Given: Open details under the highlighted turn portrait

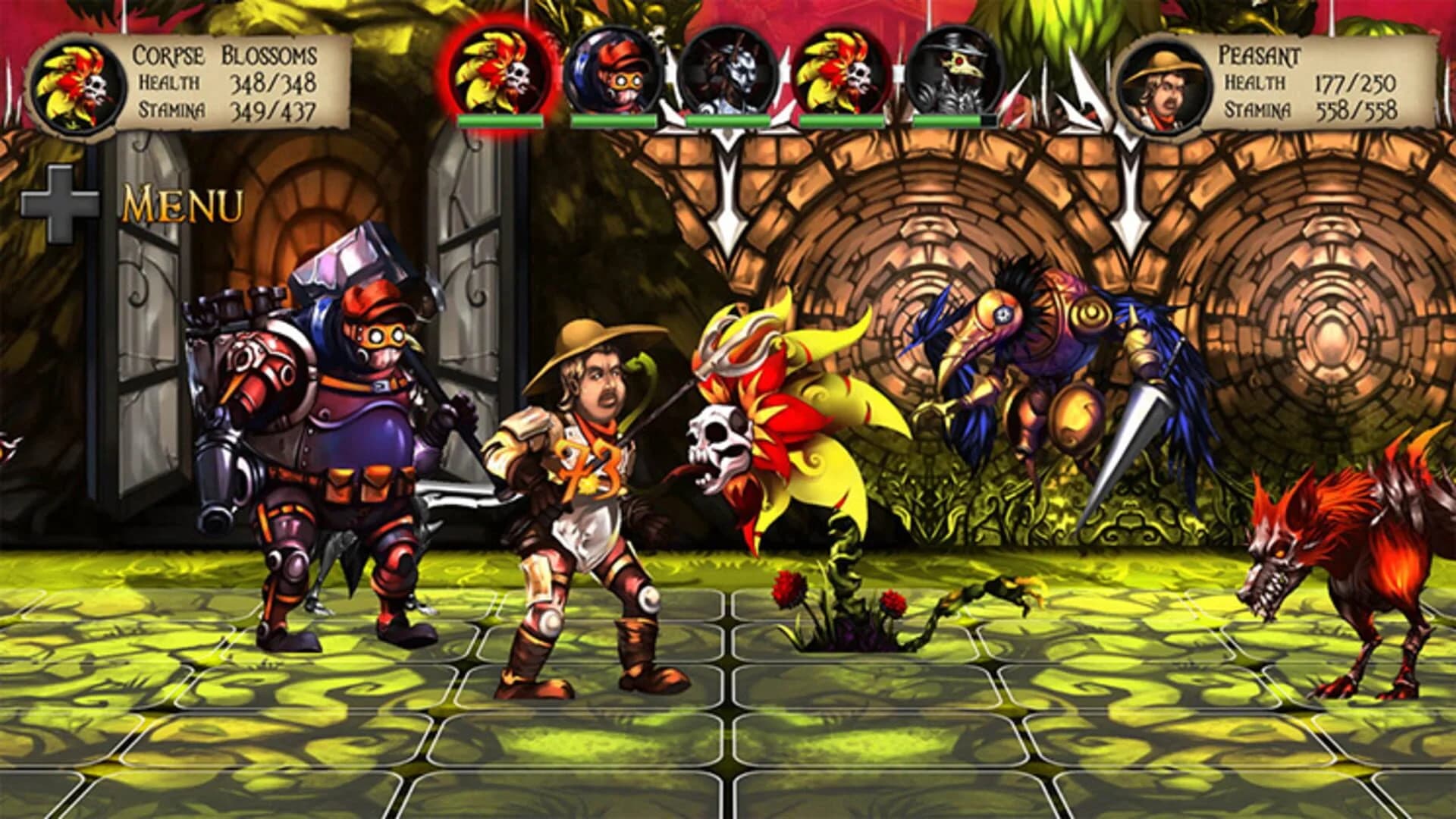Looking at the screenshot, I should pos(497,119).
